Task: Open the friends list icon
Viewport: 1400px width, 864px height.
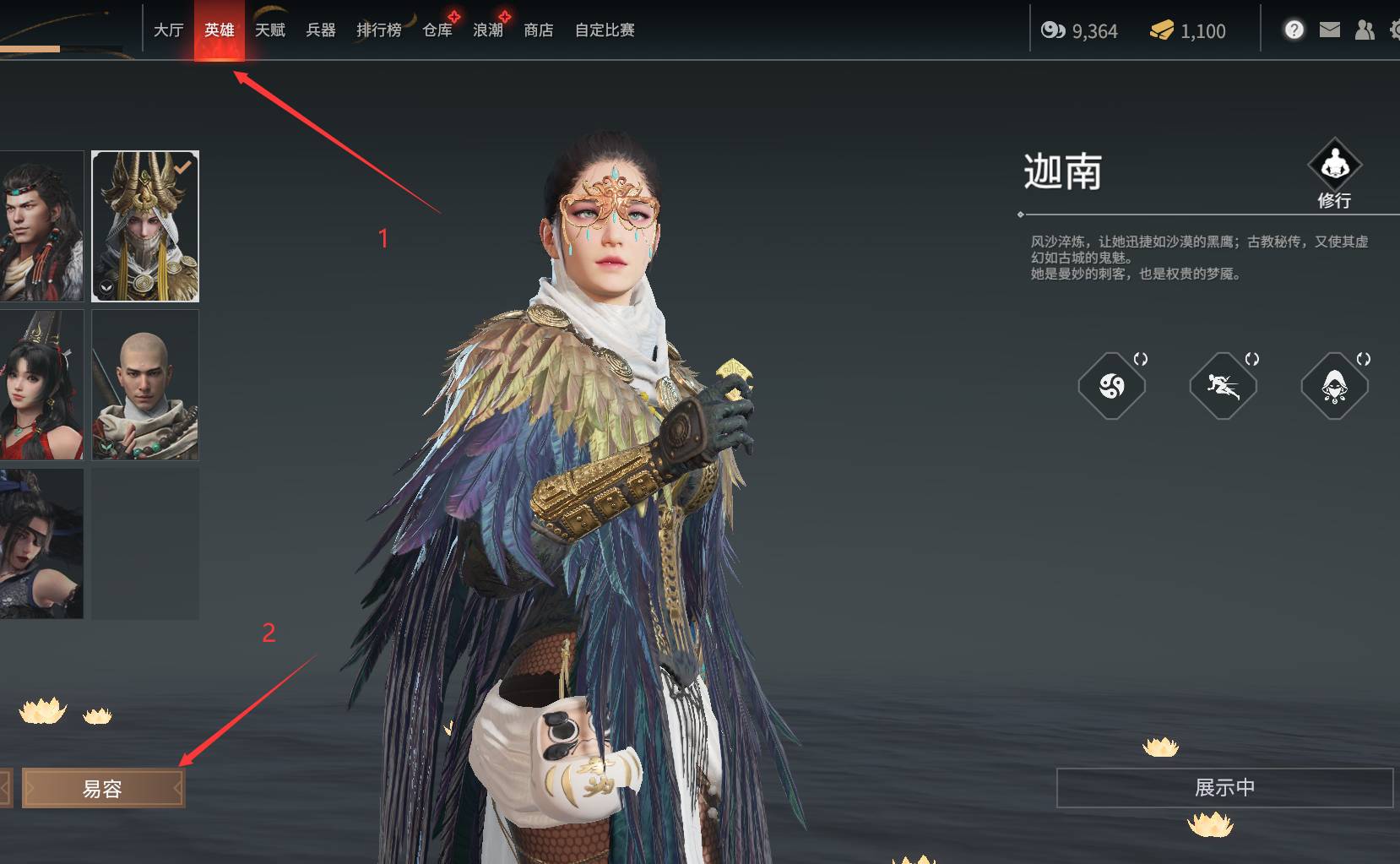Action: tap(1363, 30)
